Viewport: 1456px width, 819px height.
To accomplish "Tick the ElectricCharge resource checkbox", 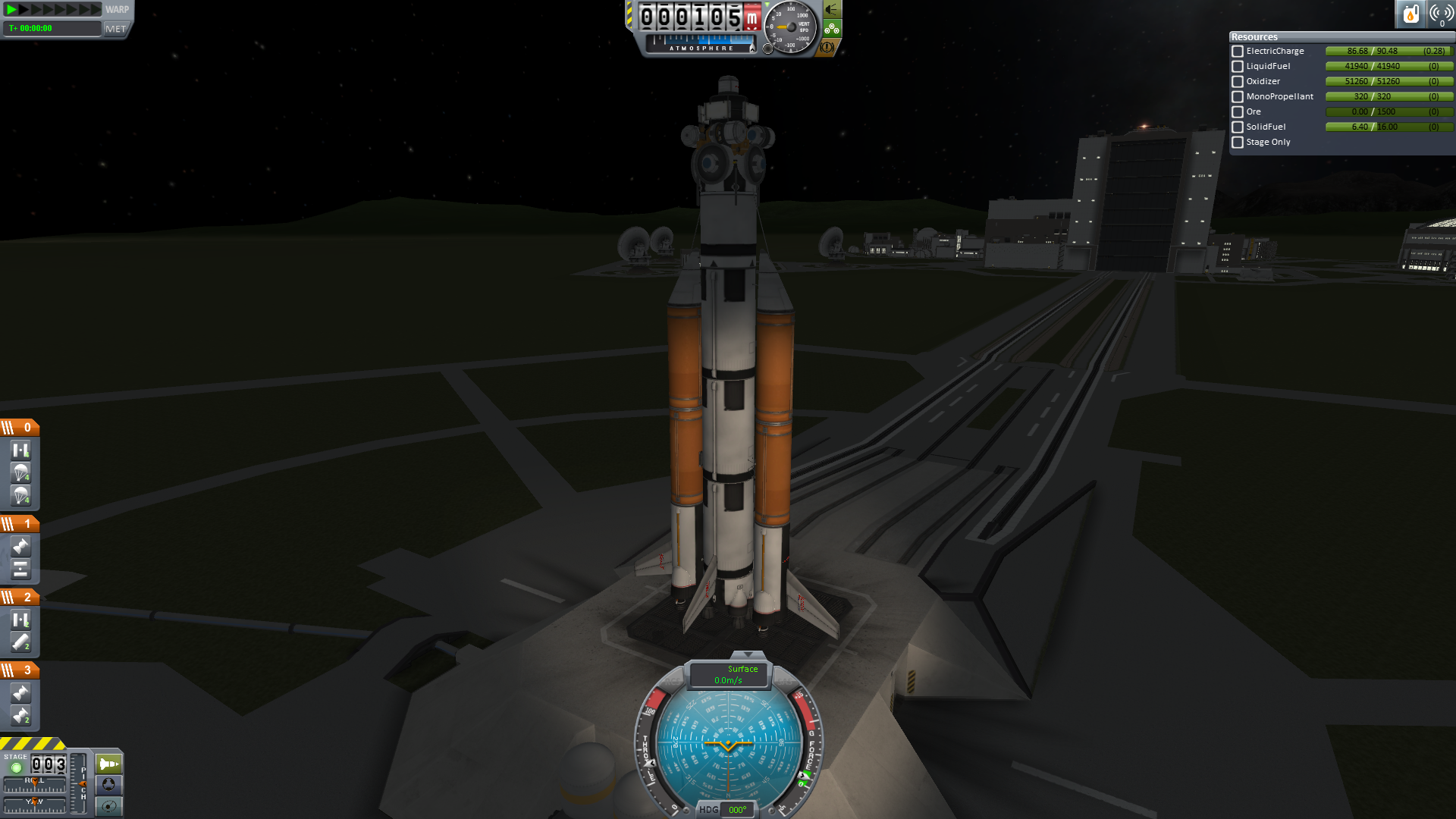I will coord(1238,52).
